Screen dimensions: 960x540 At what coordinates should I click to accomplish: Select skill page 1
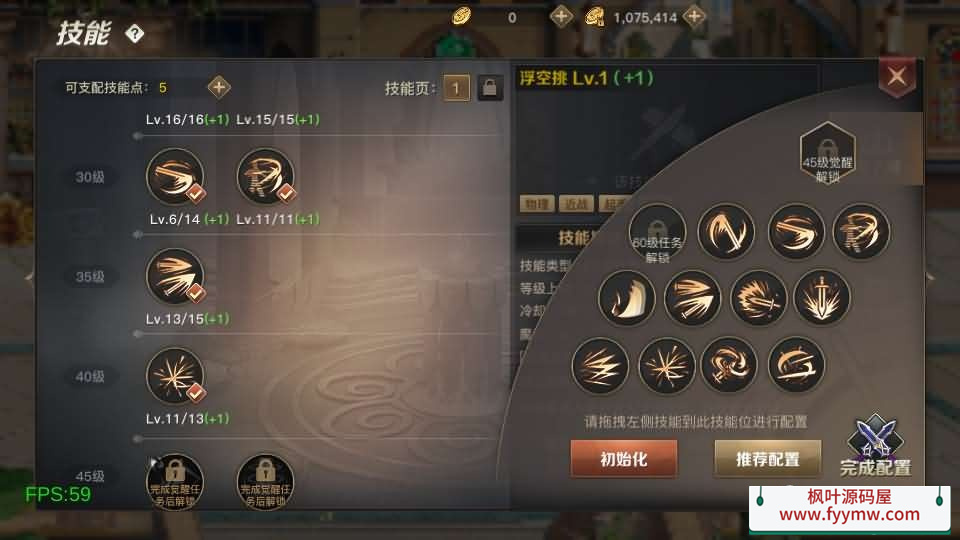[457, 88]
